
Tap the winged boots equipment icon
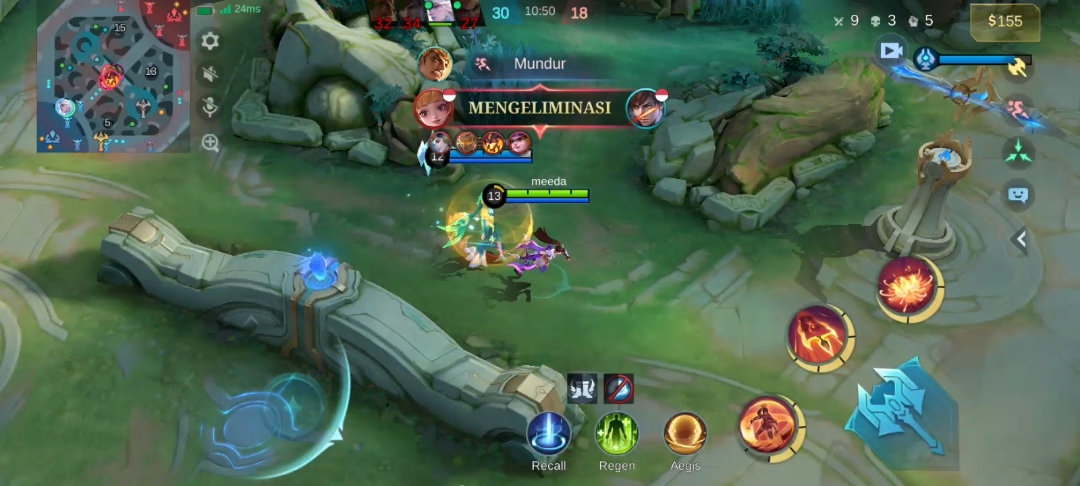point(582,388)
